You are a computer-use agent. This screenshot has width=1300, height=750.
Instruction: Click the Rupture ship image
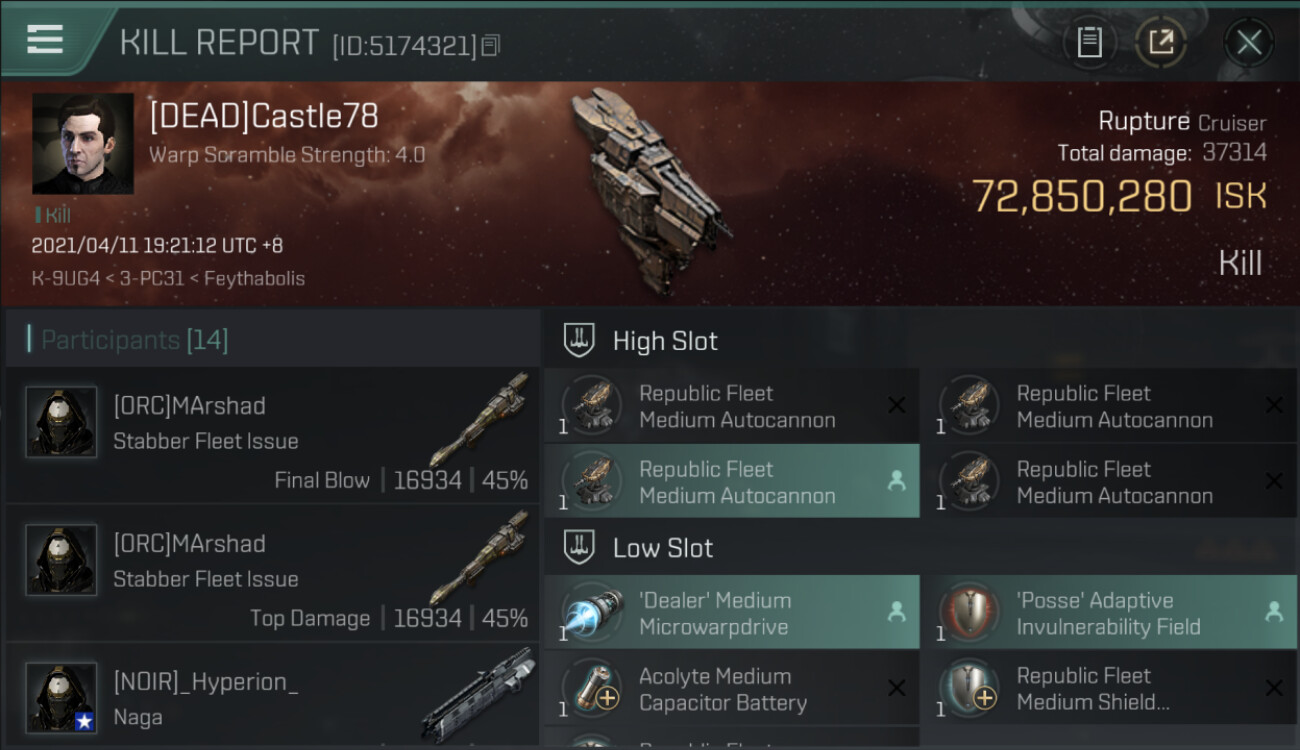[x=648, y=190]
